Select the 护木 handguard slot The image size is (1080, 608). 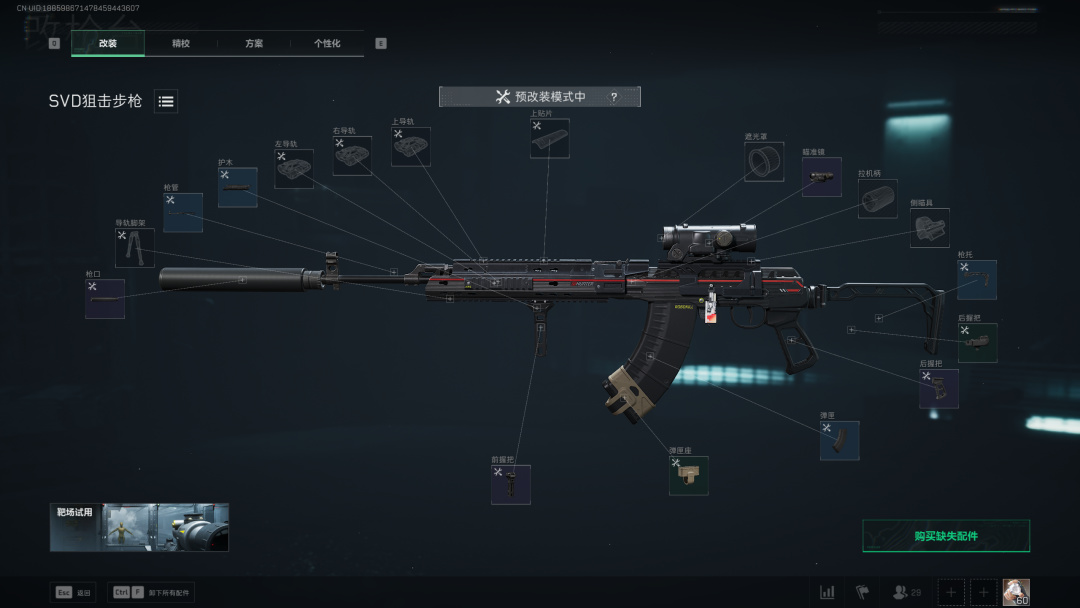click(238, 187)
